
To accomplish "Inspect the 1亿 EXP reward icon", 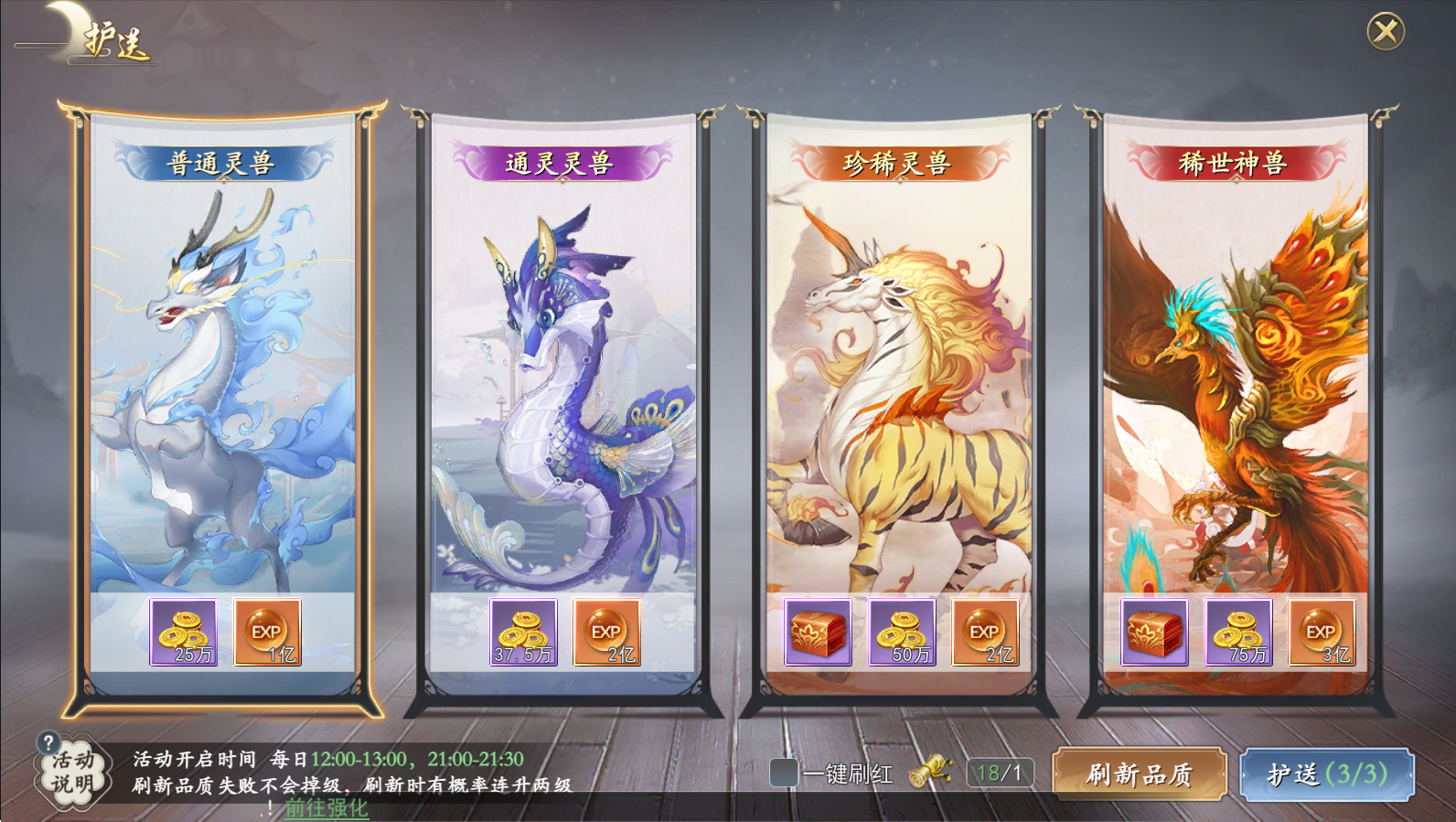I will pos(267,632).
